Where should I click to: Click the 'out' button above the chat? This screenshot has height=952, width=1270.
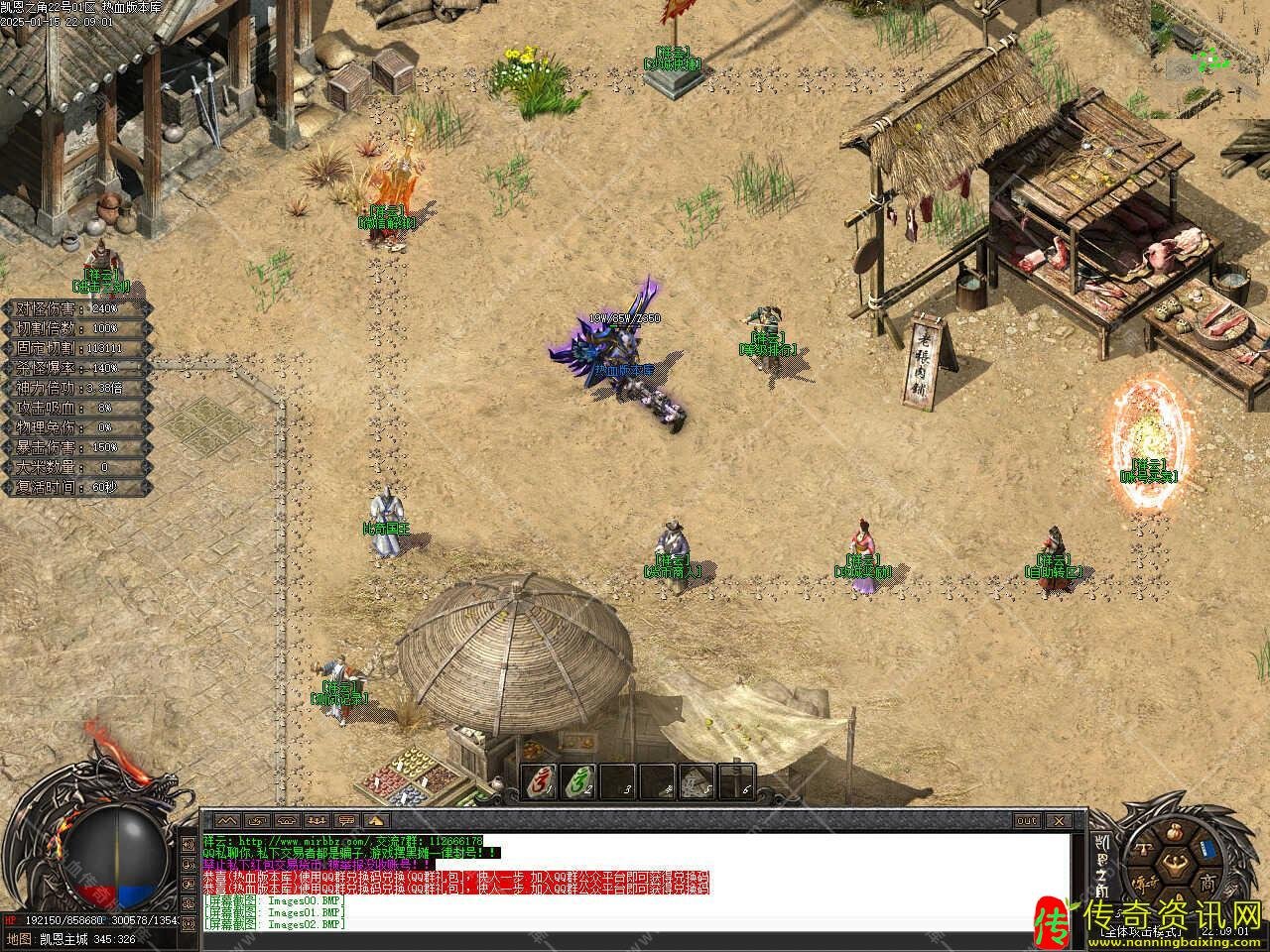[1026, 821]
